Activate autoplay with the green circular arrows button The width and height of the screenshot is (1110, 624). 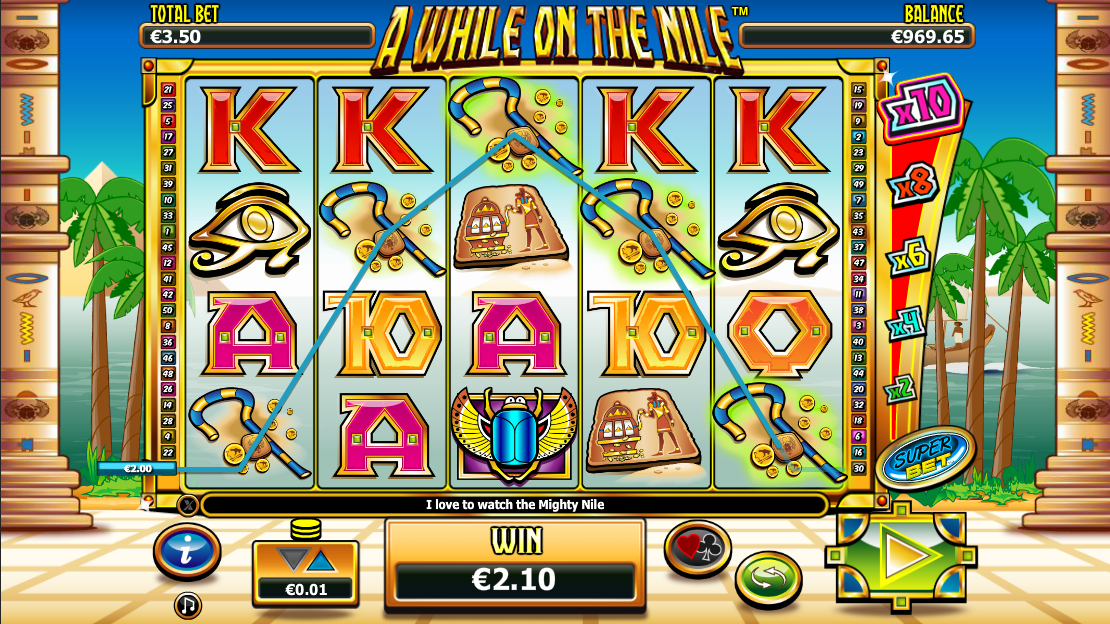coord(768,578)
